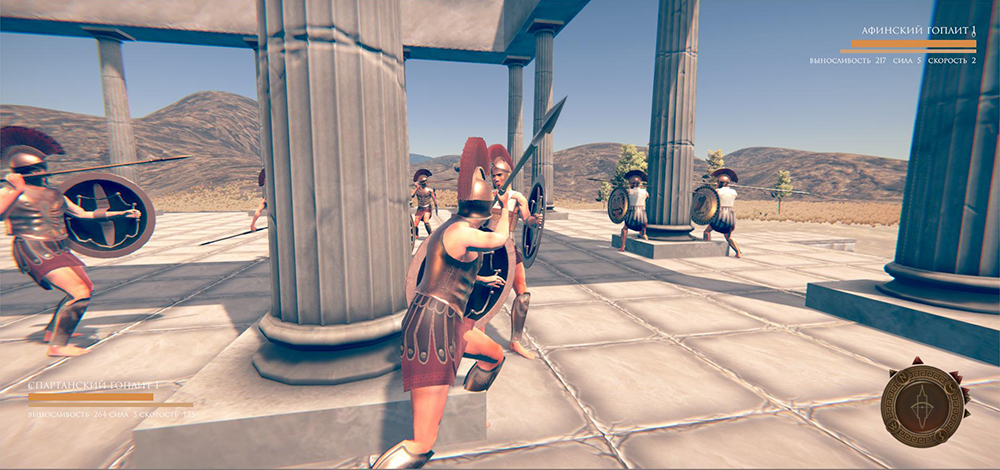The height and width of the screenshot is (470, 1000).
Task: Click the round bronze compass medallion
Action: [x=922, y=405]
